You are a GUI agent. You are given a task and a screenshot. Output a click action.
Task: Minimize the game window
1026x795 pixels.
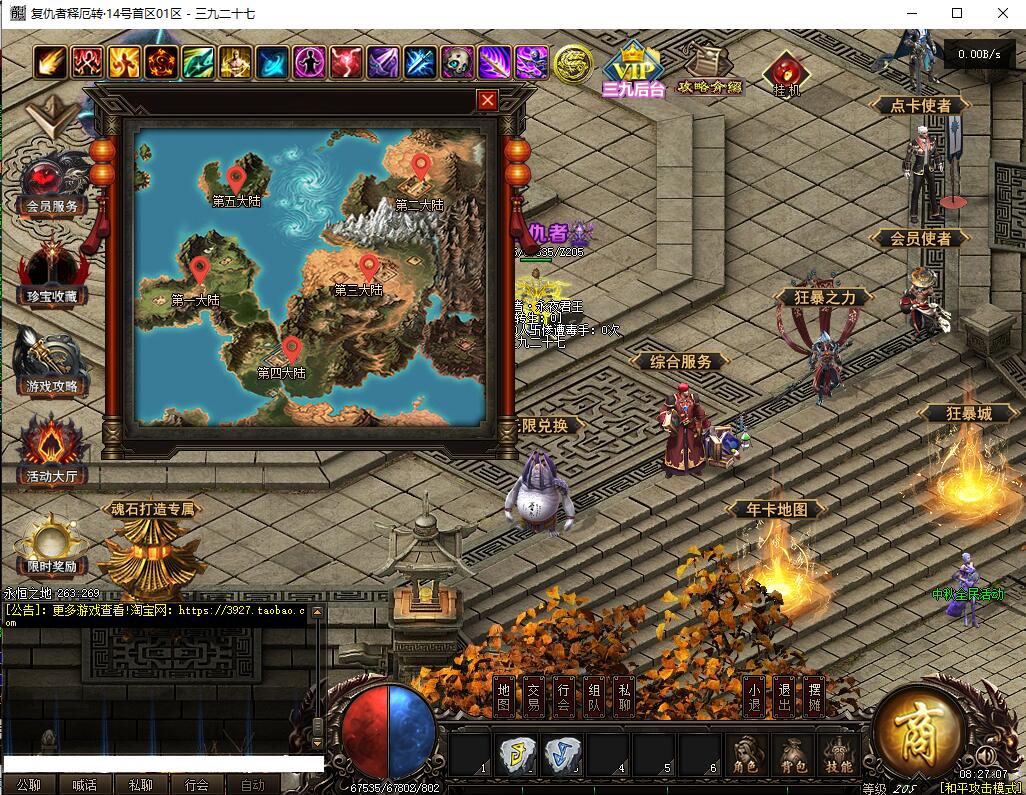pyautogui.click(x=911, y=13)
